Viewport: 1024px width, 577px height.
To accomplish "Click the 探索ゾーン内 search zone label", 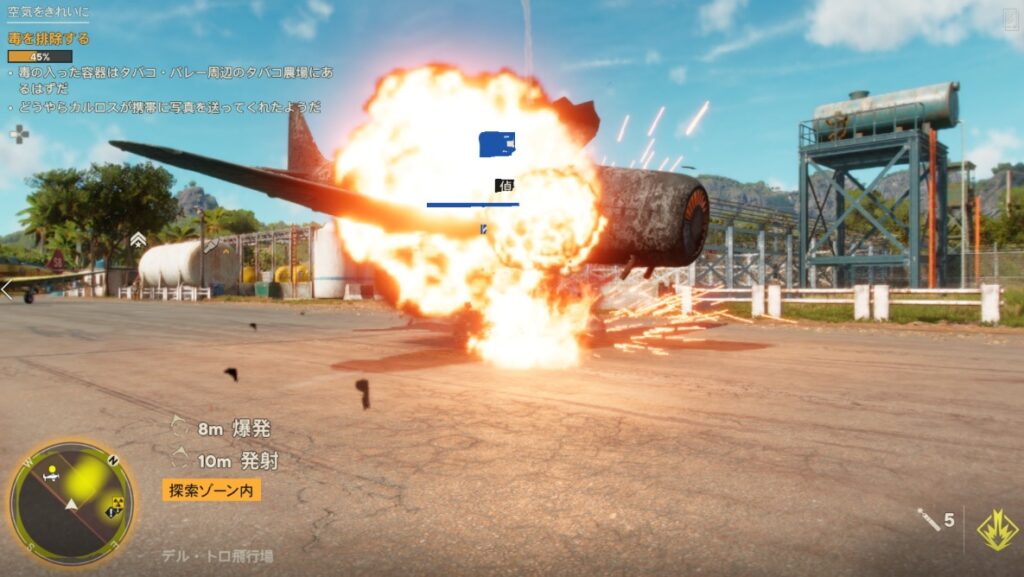I will pos(212,490).
